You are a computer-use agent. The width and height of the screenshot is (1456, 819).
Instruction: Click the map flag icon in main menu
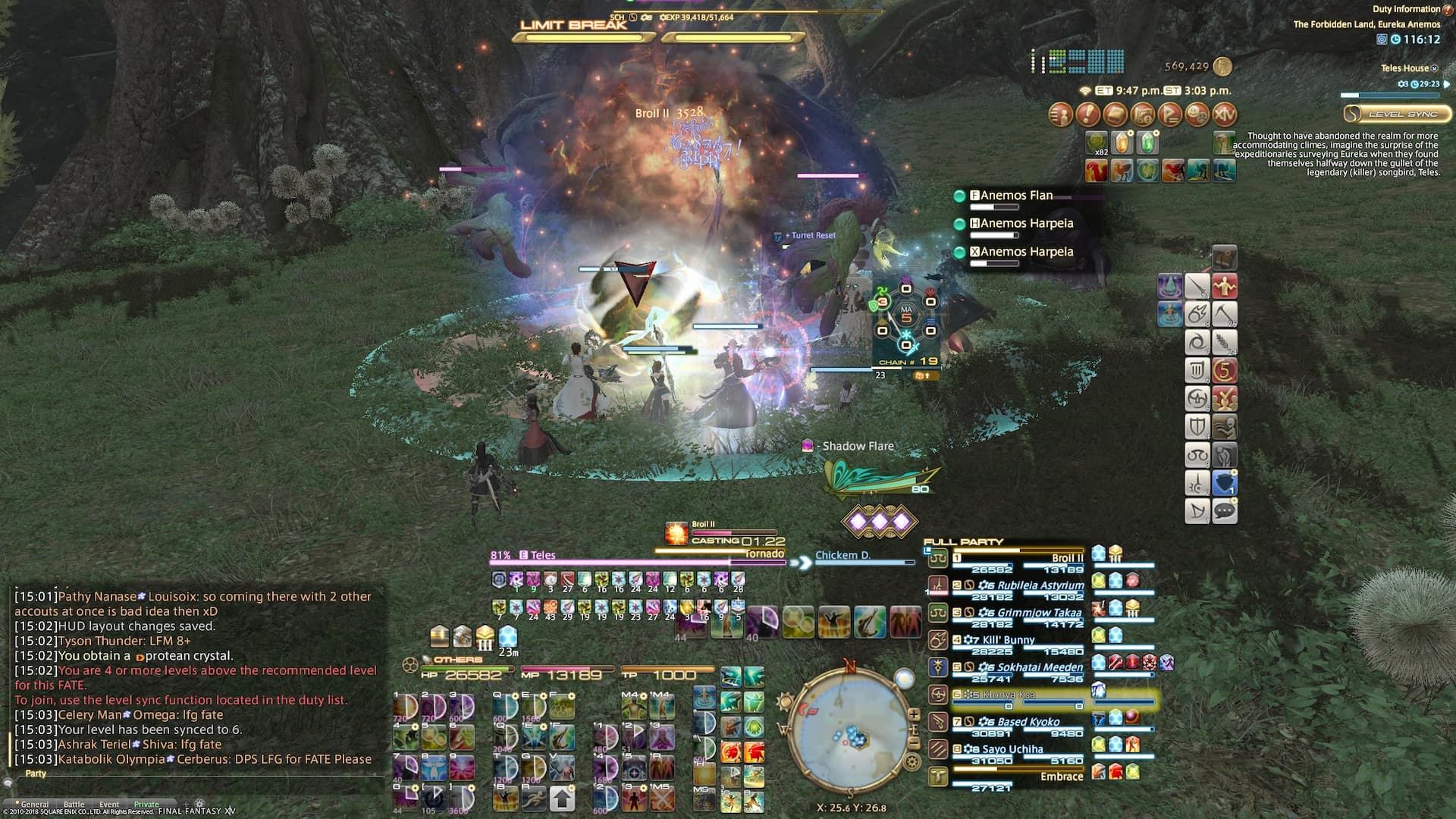(x=1170, y=116)
